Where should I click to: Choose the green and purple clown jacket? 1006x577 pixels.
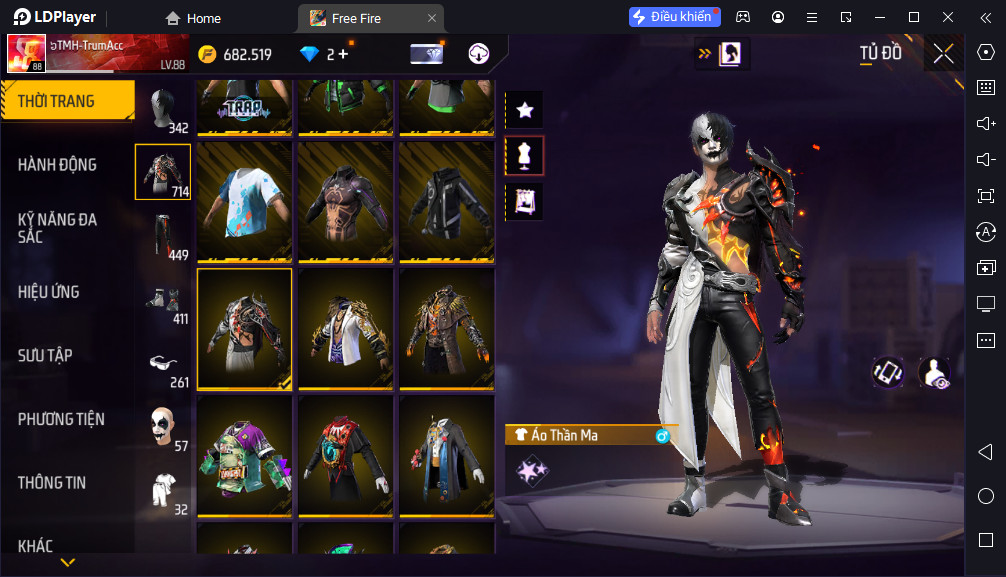244,456
